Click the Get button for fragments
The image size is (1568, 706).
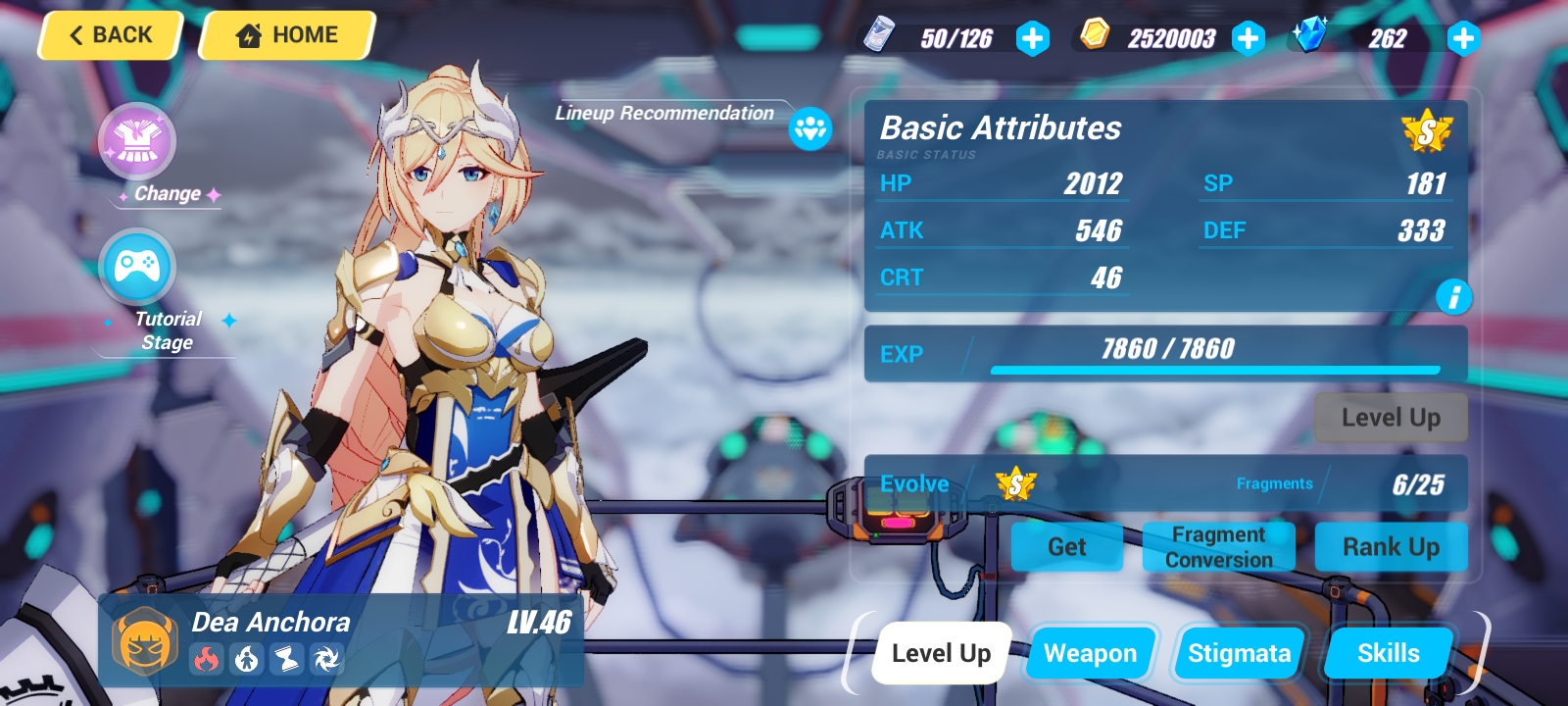click(1067, 547)
